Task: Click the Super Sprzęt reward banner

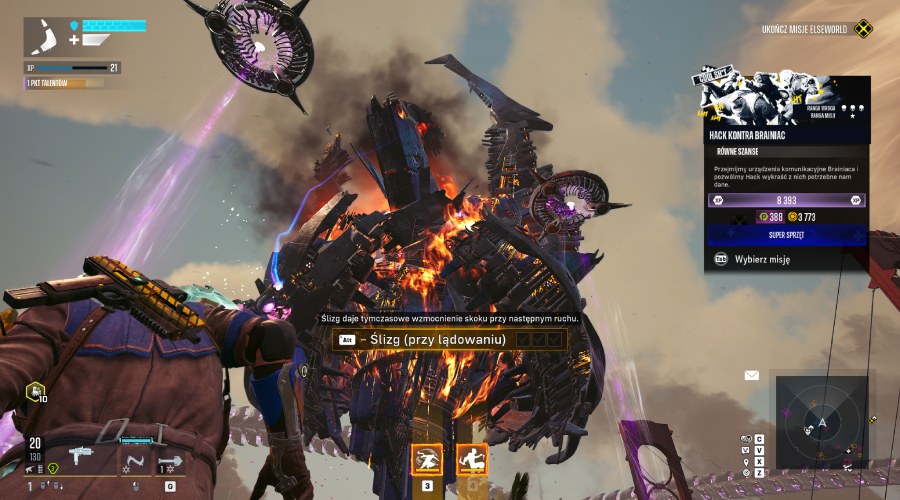Action: pyautogui.click(x=787, y=235)
